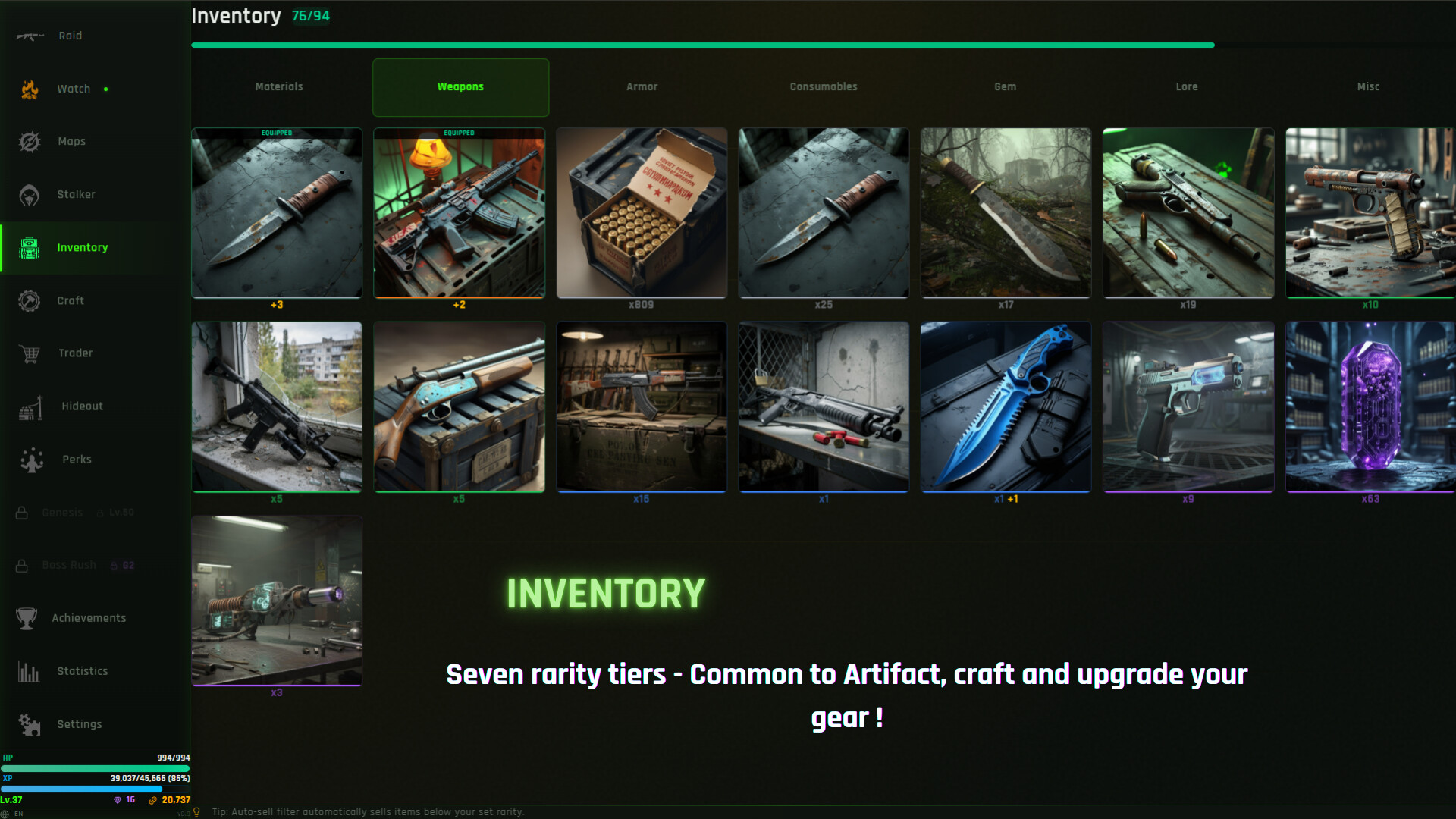
Task: Click the tip lightbulb icon
Action: (x=196, y=811)
